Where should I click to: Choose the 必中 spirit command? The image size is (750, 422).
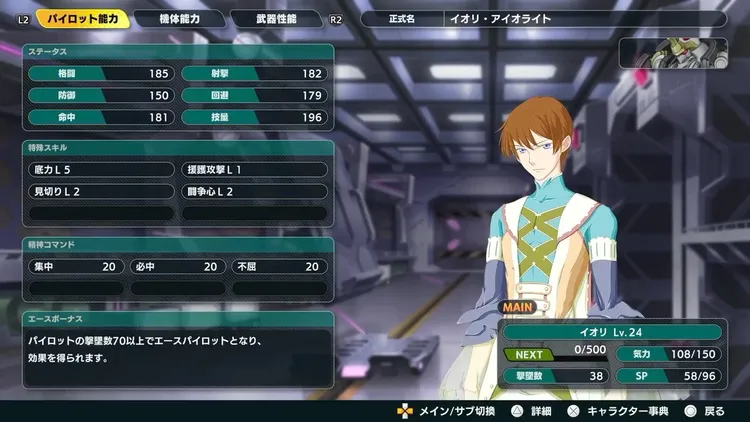(x=178, y=267)
